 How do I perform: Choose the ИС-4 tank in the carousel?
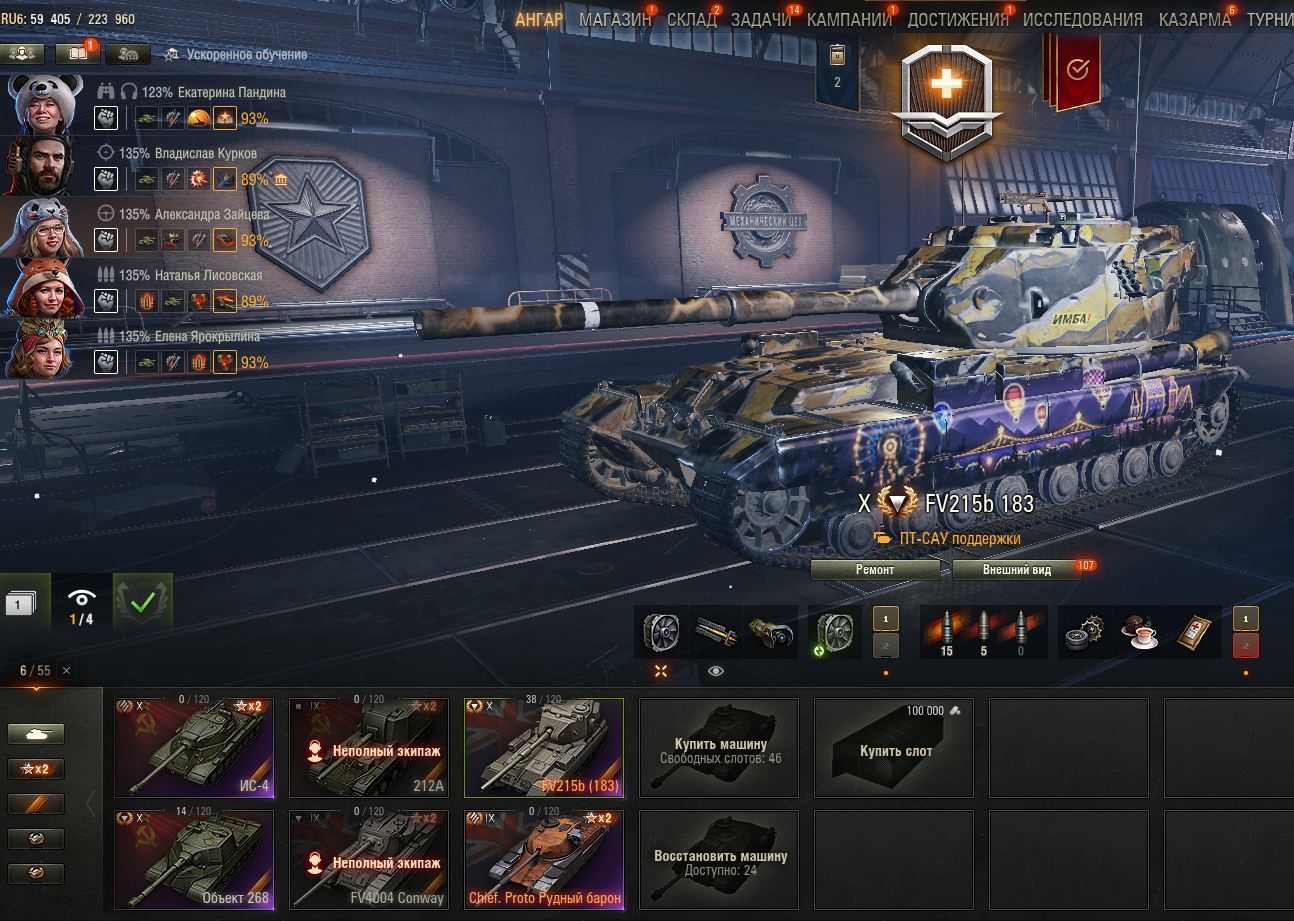pos(194,747)
